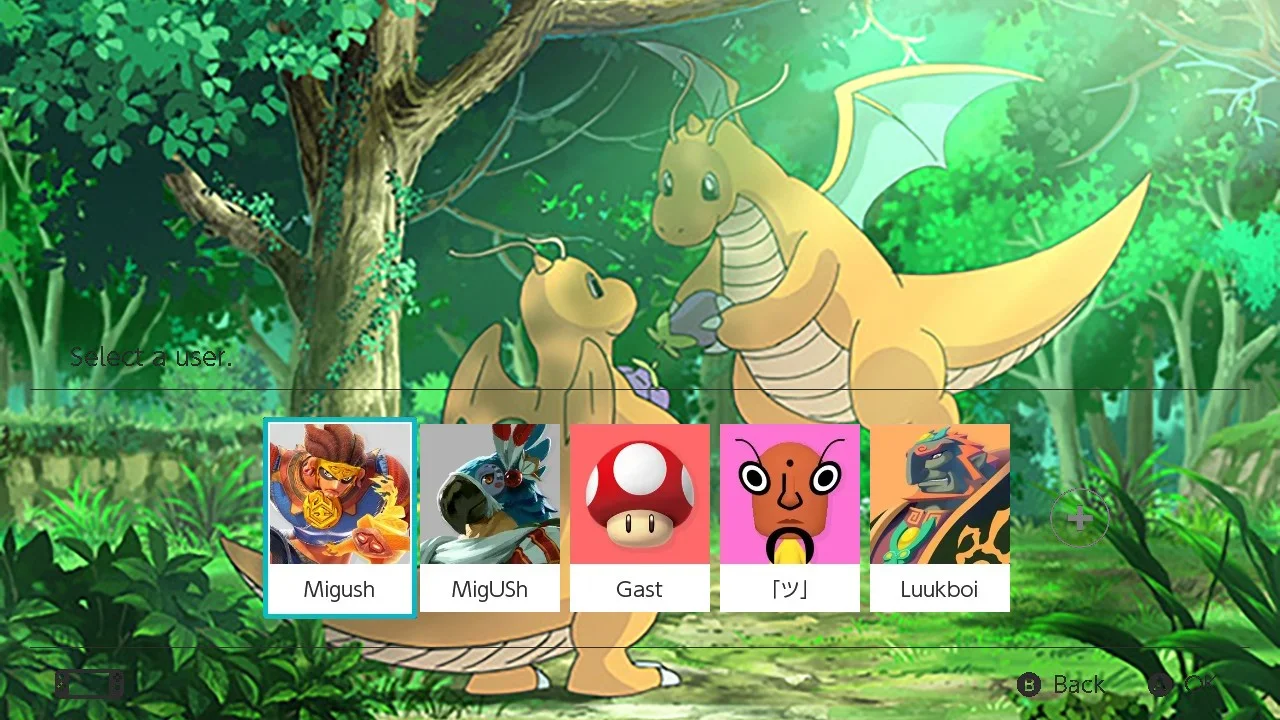This screenshot has width=1280, height=720.
Task: Click the Migush username label
Action: (x=339, y=589)
